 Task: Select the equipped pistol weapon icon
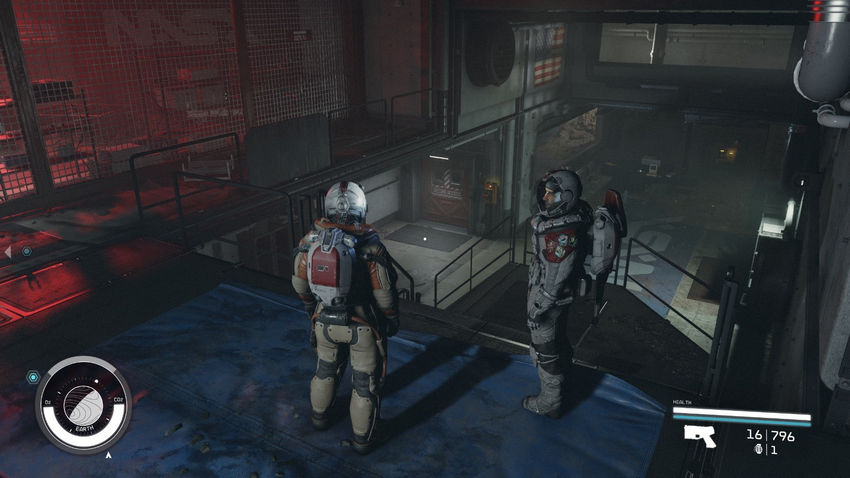[x=699, y=434]
